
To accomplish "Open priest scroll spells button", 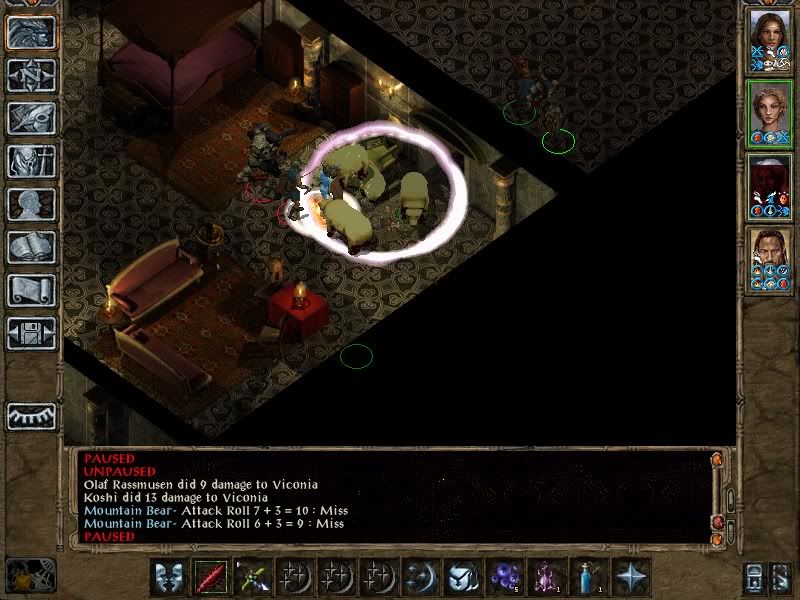I will [32, 290].
